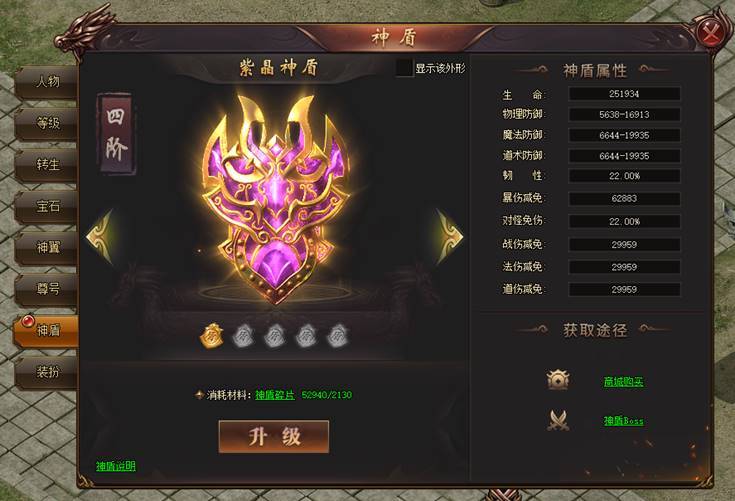View the next shield with the right arrow

click(x=449, y=237)
